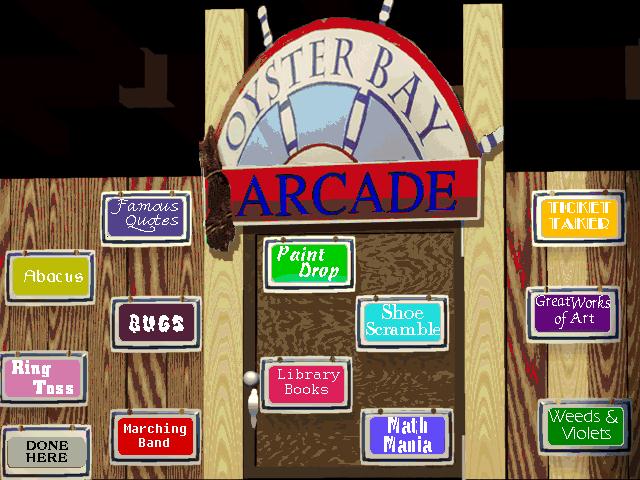Click the Done Here sign
The height and width of the screenshot is (480, 640).
[x=46, y=451]
